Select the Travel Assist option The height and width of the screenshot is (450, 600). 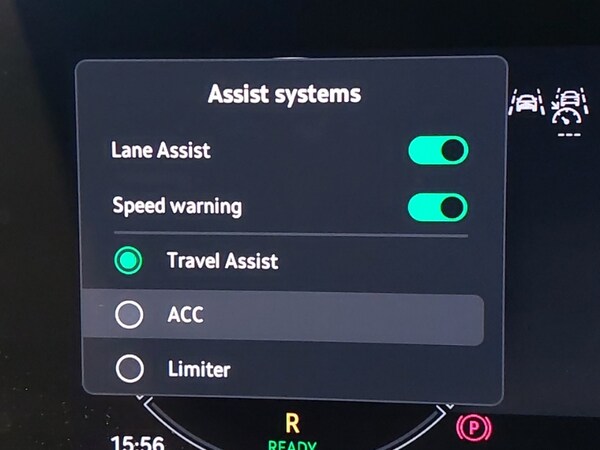[x=129, y=262]
